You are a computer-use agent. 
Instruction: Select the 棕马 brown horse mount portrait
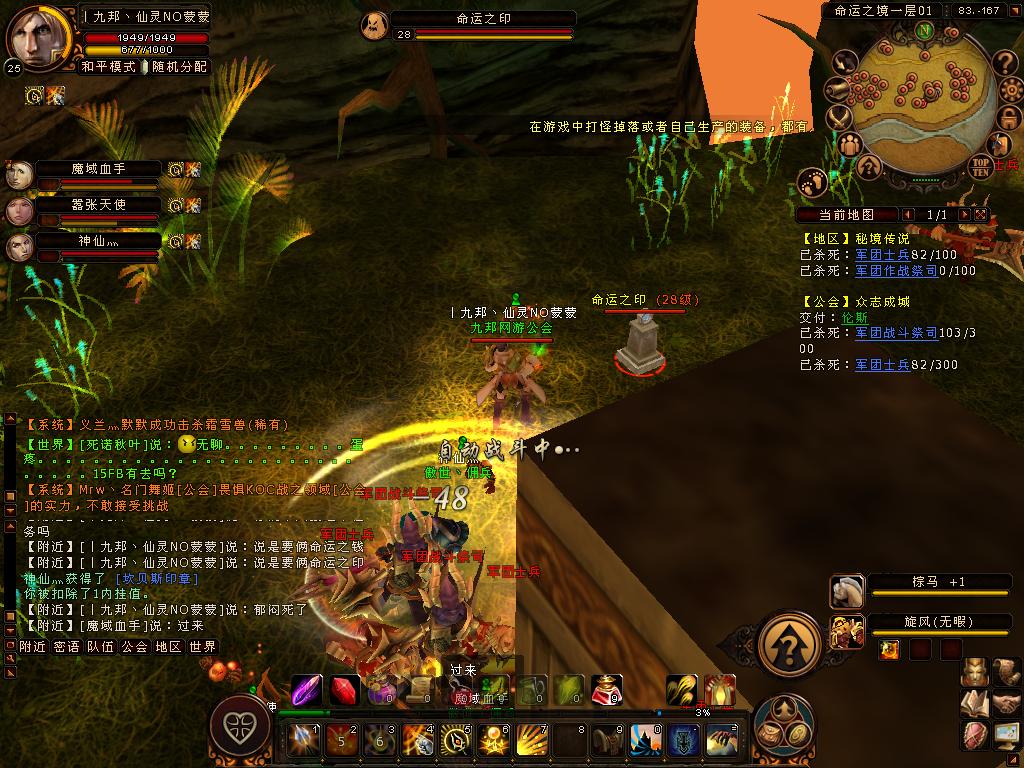click(847, 592)
